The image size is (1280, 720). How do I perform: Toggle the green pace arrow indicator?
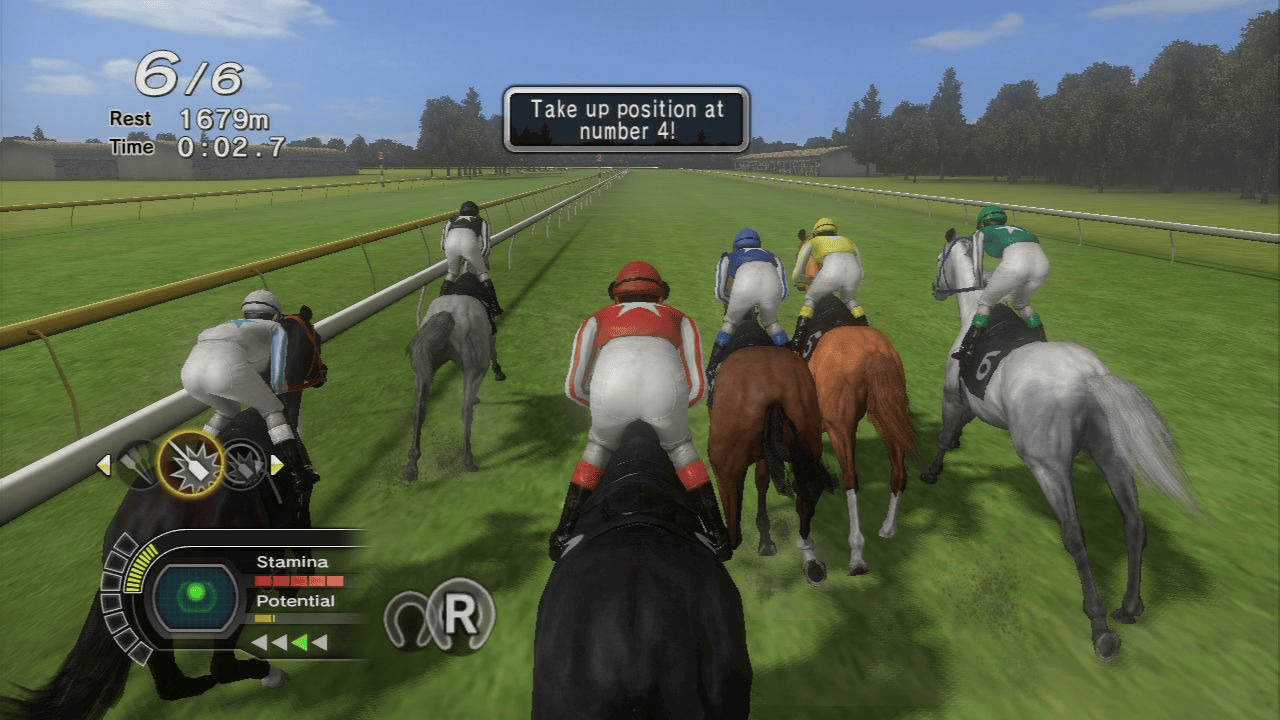(x=301, y=641)
